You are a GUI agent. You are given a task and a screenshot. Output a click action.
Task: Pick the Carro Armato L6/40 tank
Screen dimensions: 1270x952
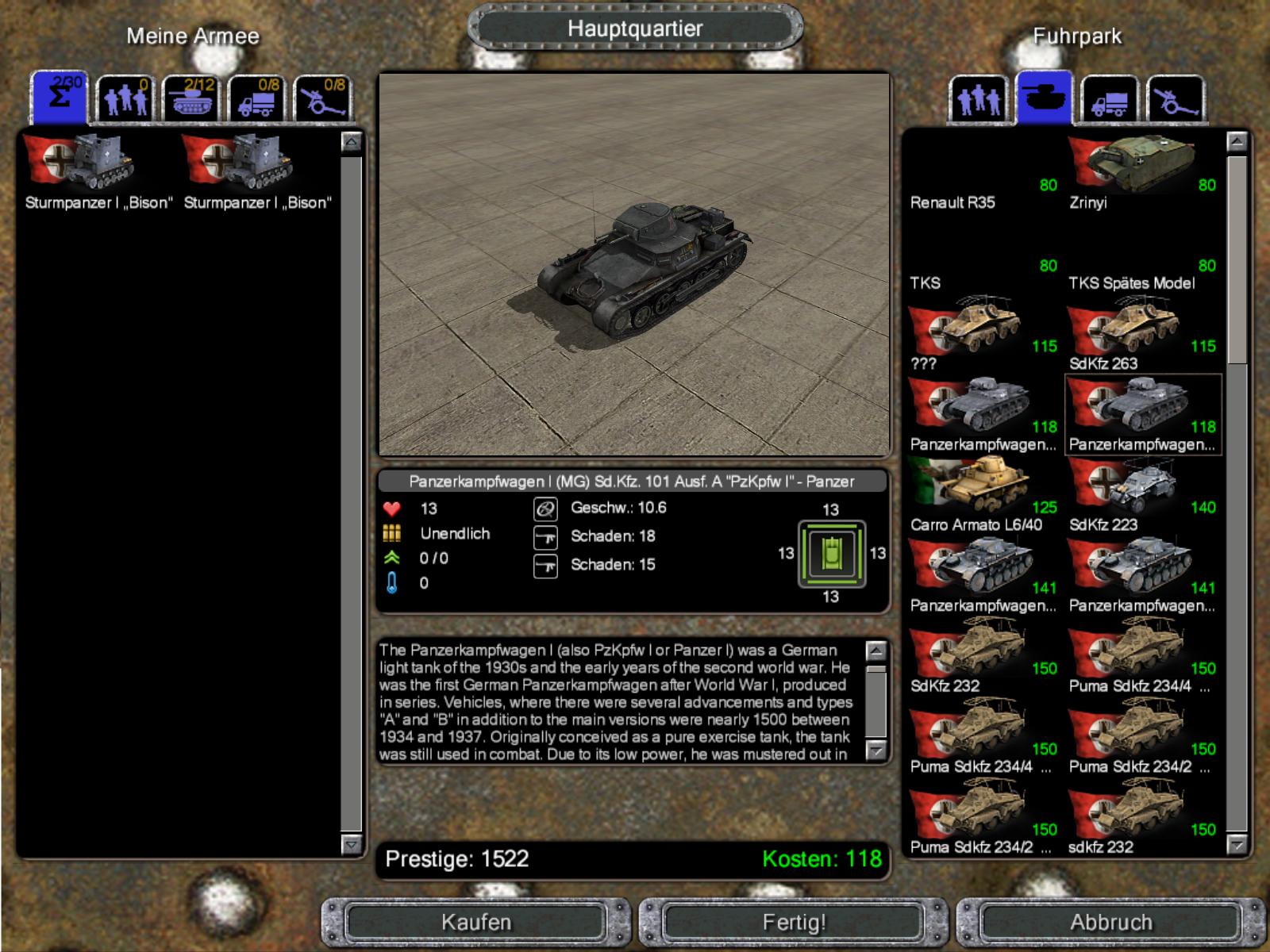click(983, 496)
